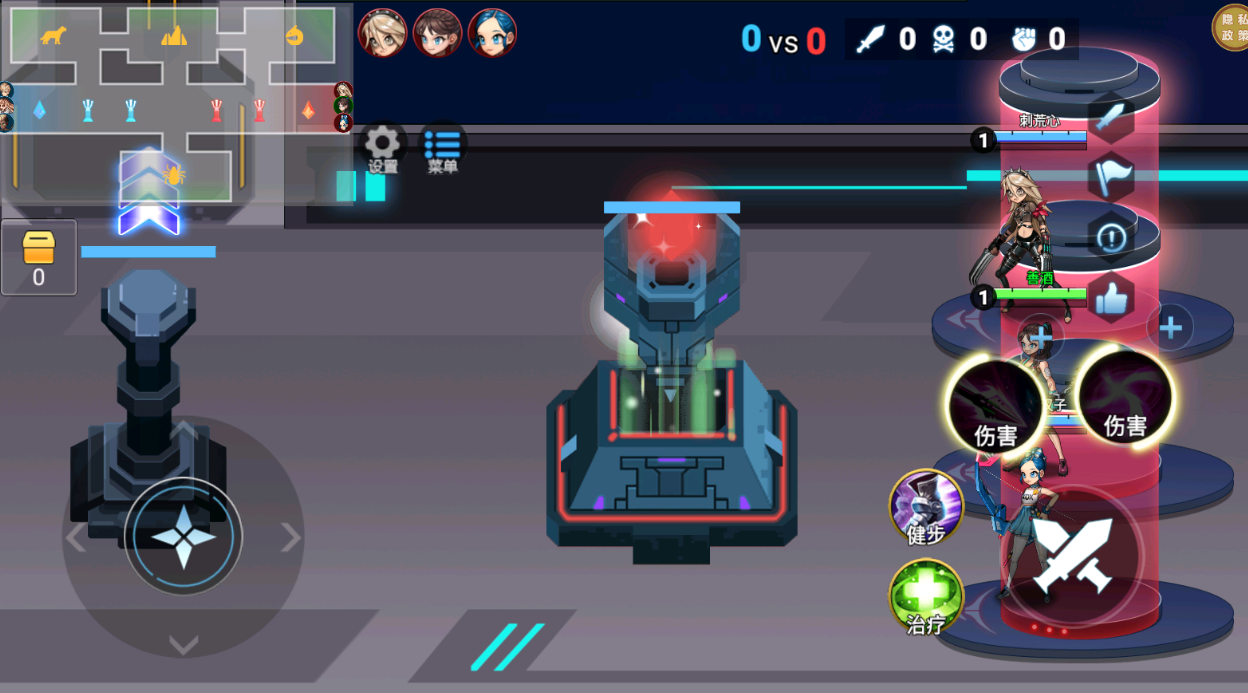The height and width of the screenshot is (693, 1248).
Task: Send the exclamation warning signal
Action: click(x=1111, y=238)
